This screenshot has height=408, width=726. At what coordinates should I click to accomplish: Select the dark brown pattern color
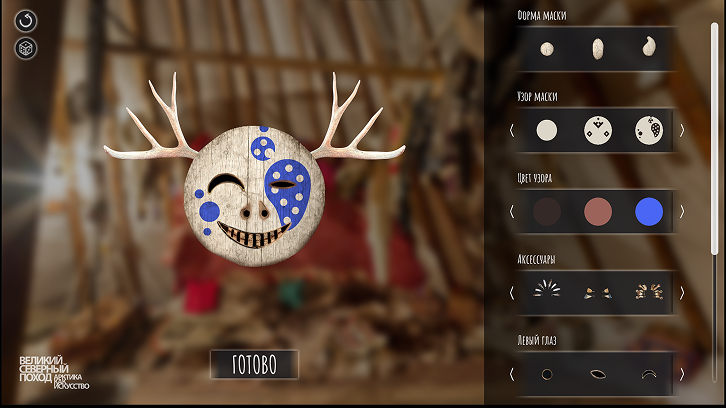coord(546,211)
